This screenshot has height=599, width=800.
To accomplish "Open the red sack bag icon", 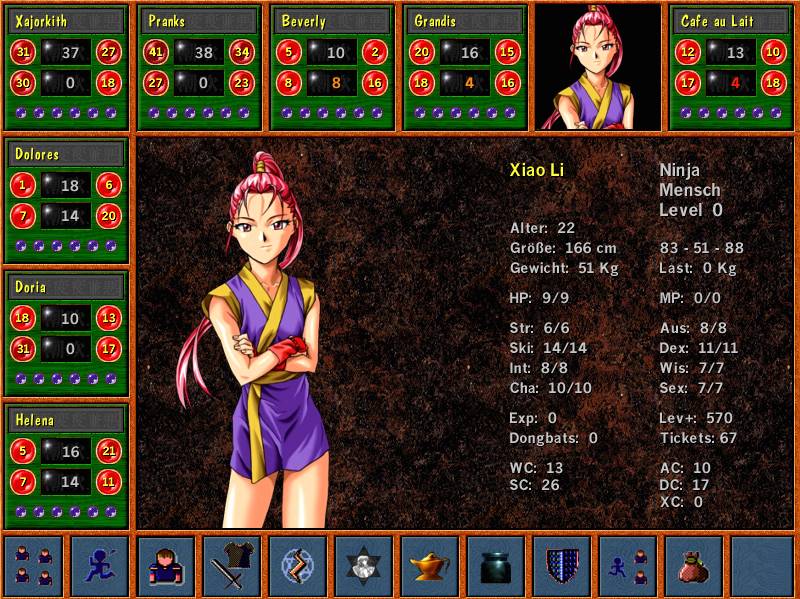I will tap(694, 565).
